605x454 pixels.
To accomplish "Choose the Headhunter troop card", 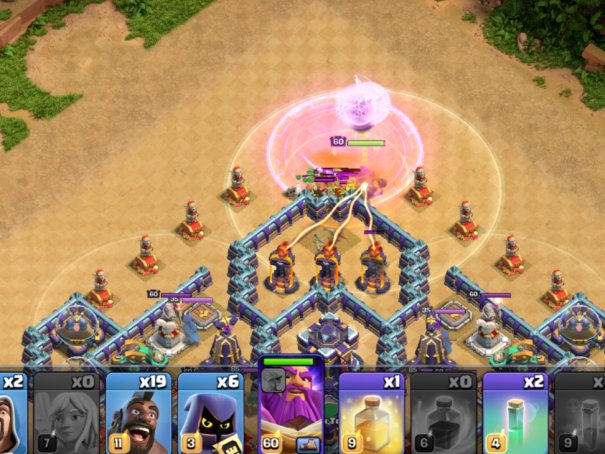I will (213, 411).
